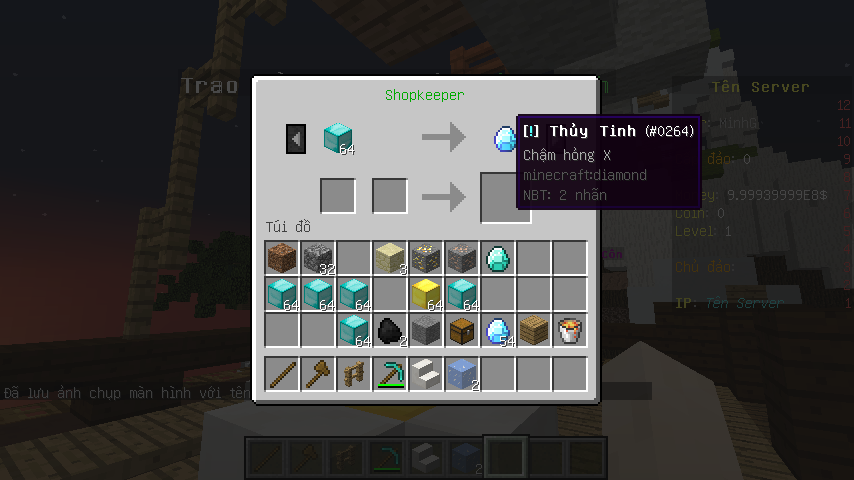Image resolution: width=854 pixels, height=480 pixels.
Task: Pick up the diamond stack of 54
Action: click(499, 331)
